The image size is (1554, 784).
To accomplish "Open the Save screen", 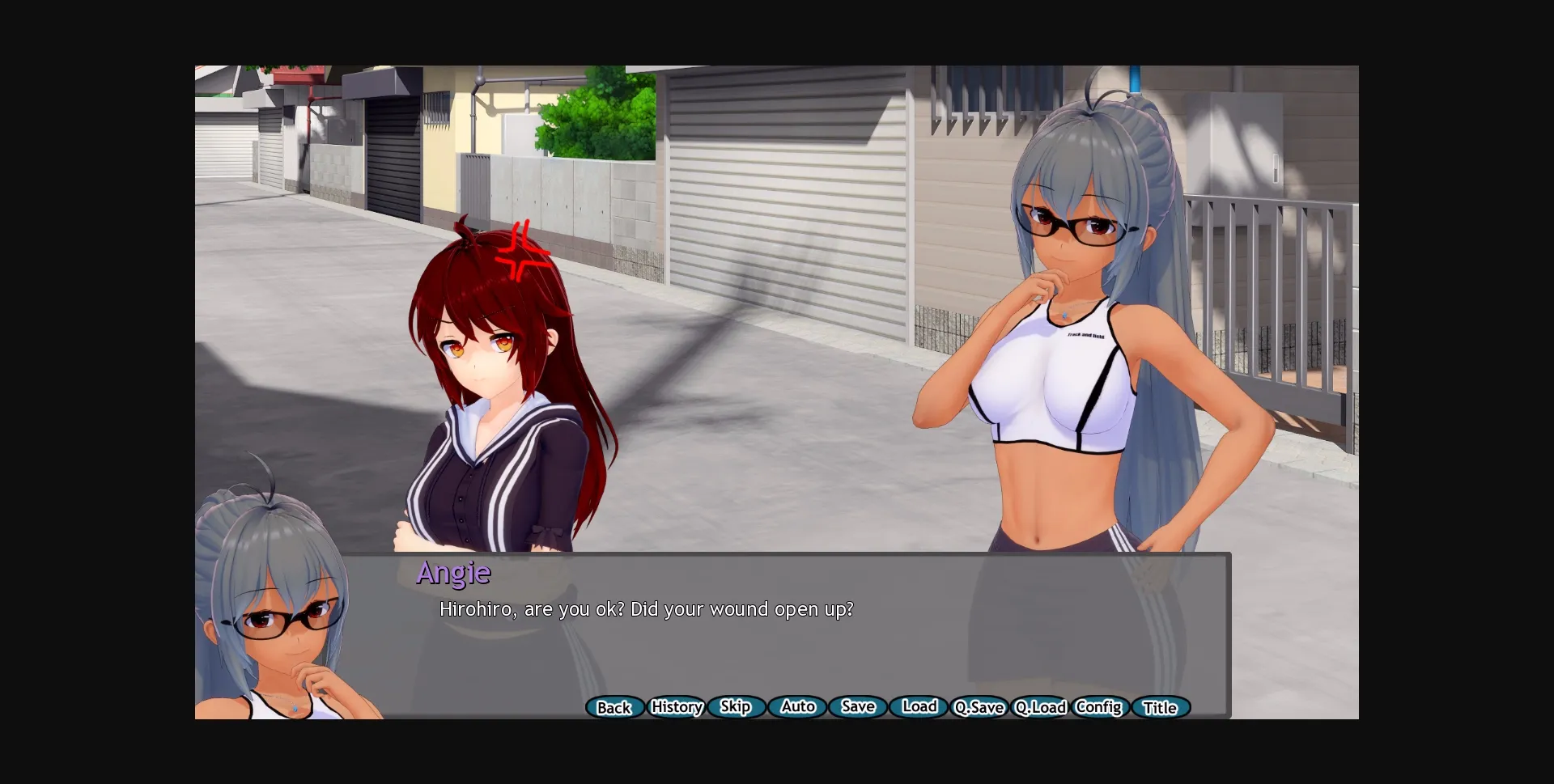I will coord(857,707).
